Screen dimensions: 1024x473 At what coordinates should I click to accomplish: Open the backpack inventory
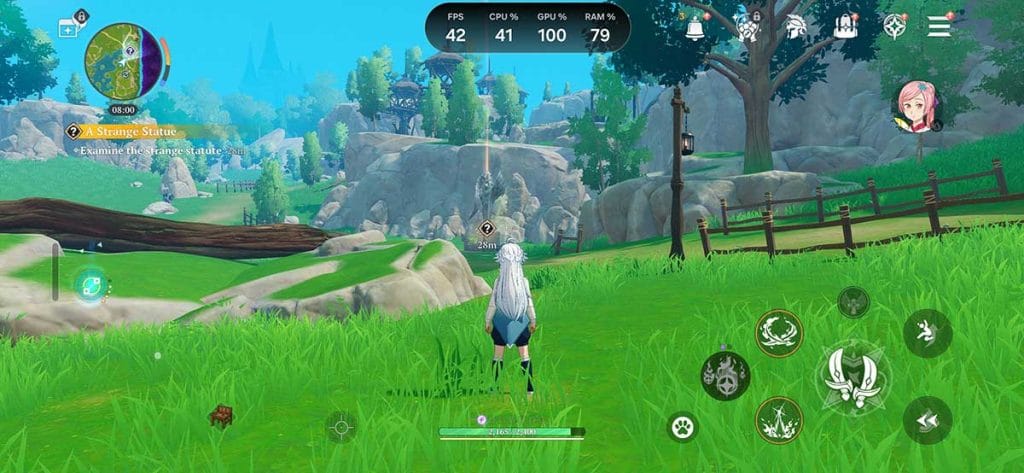846,27
